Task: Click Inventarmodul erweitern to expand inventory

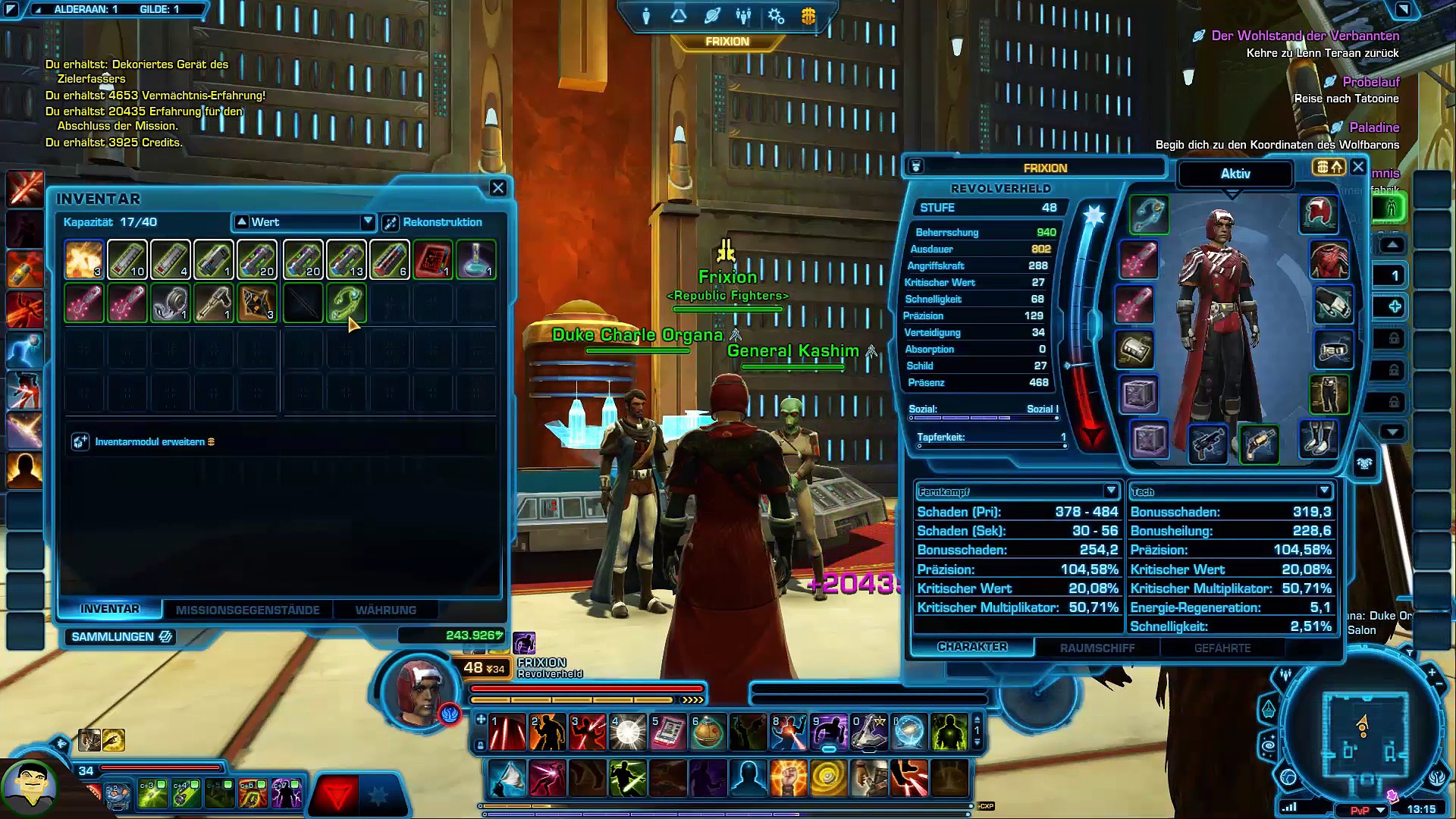Action: 149,442
